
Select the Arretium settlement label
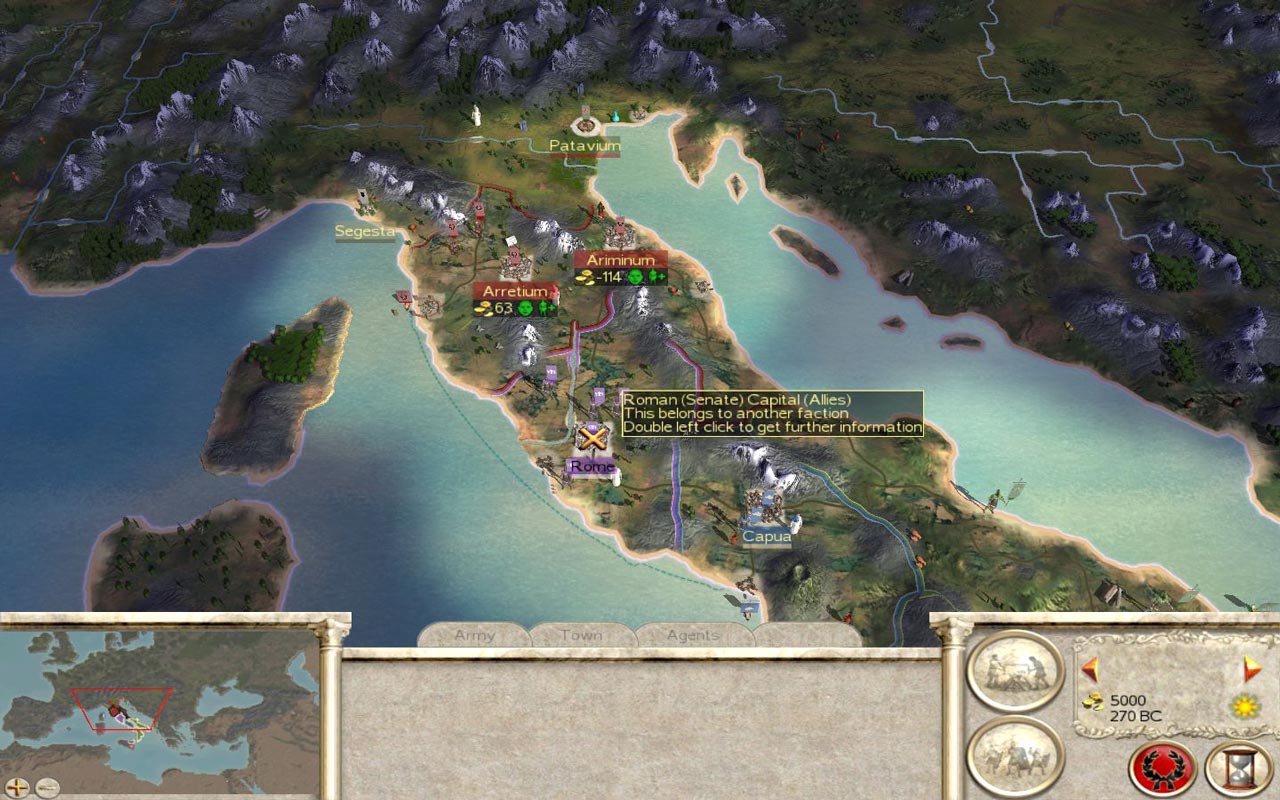tap(515, 291)
